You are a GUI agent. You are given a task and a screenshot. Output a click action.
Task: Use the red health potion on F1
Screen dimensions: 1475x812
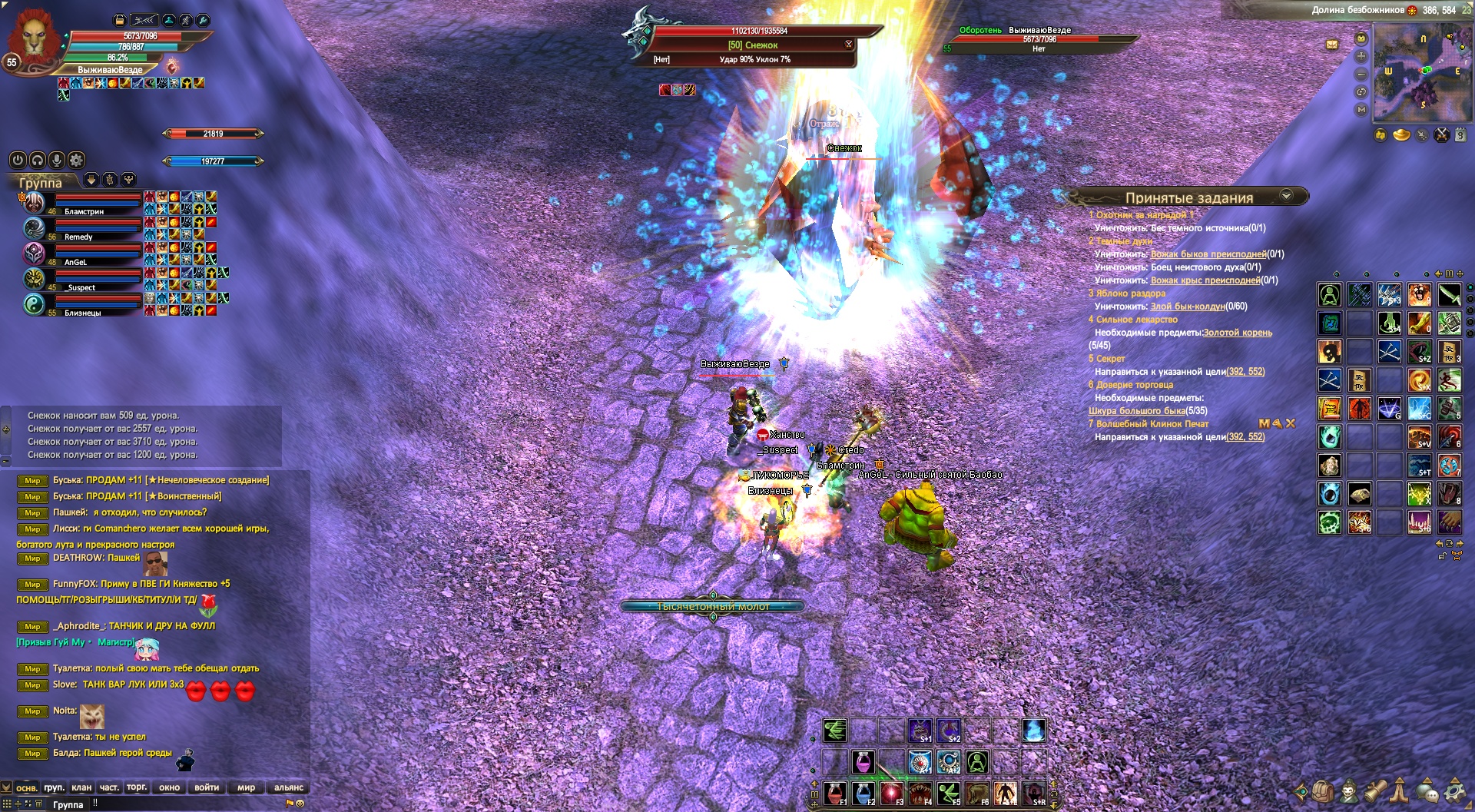coord(835,792)
